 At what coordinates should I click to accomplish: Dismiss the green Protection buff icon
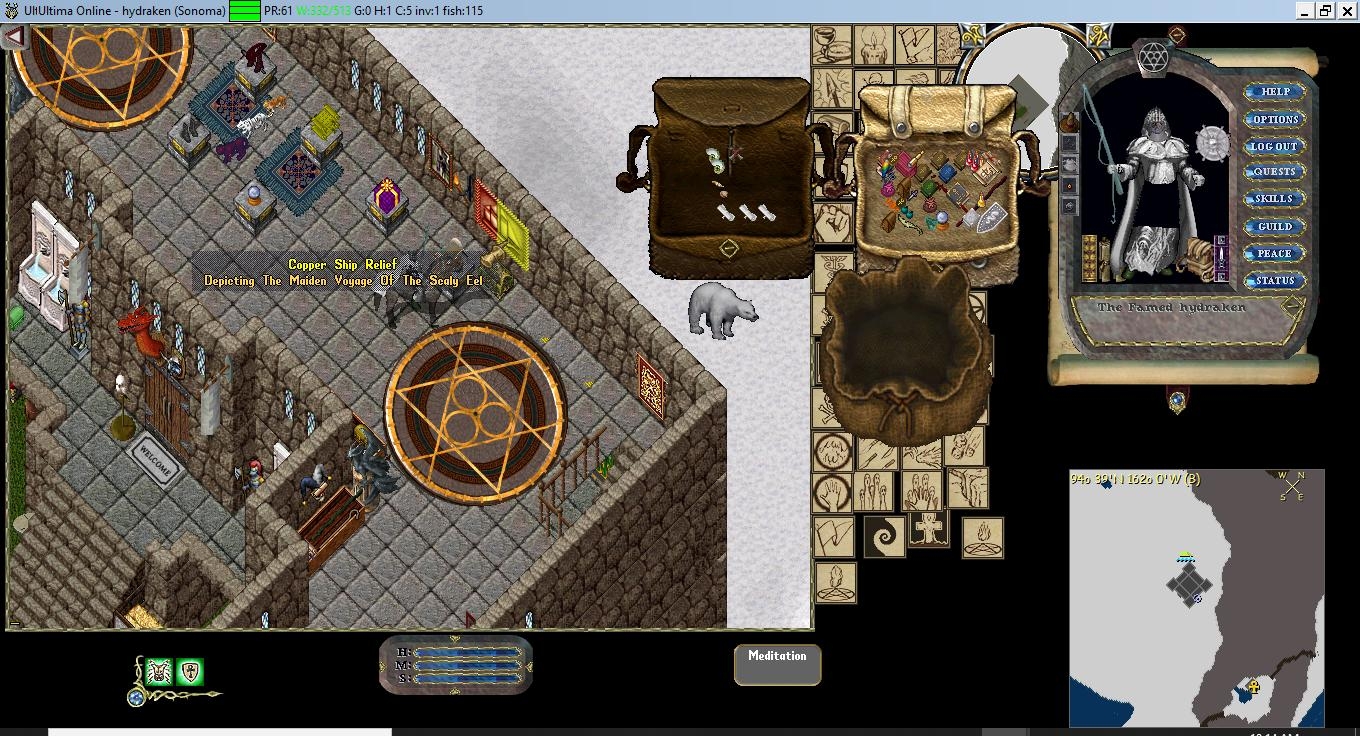click(x=189, y=671)
